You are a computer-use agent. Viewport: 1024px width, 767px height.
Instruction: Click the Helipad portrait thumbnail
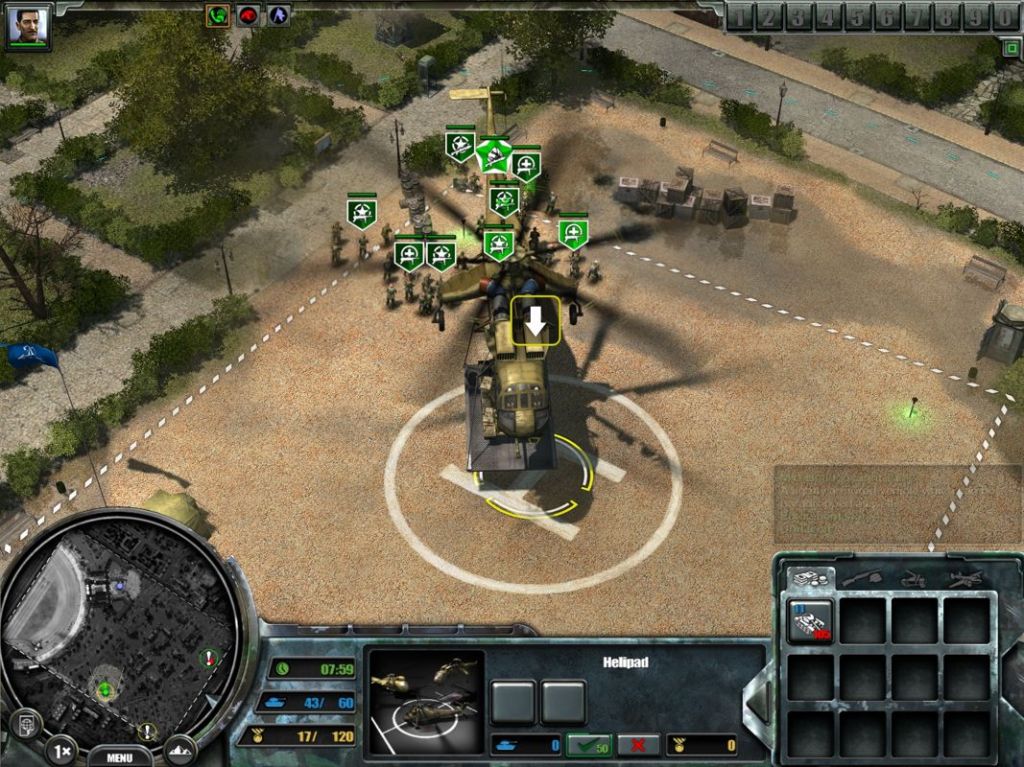(425, 702)
